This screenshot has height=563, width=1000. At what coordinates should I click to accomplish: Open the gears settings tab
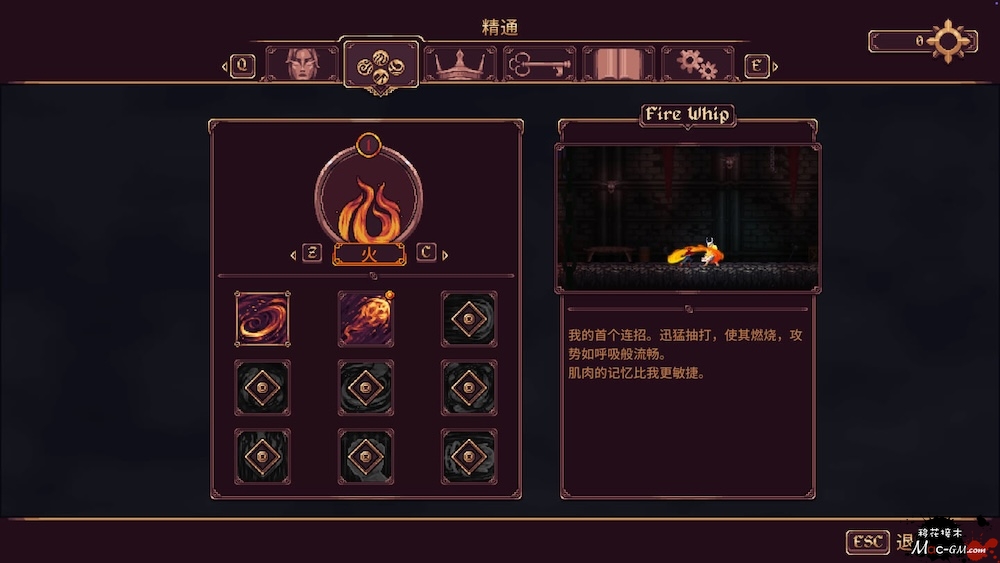(697, 65)
